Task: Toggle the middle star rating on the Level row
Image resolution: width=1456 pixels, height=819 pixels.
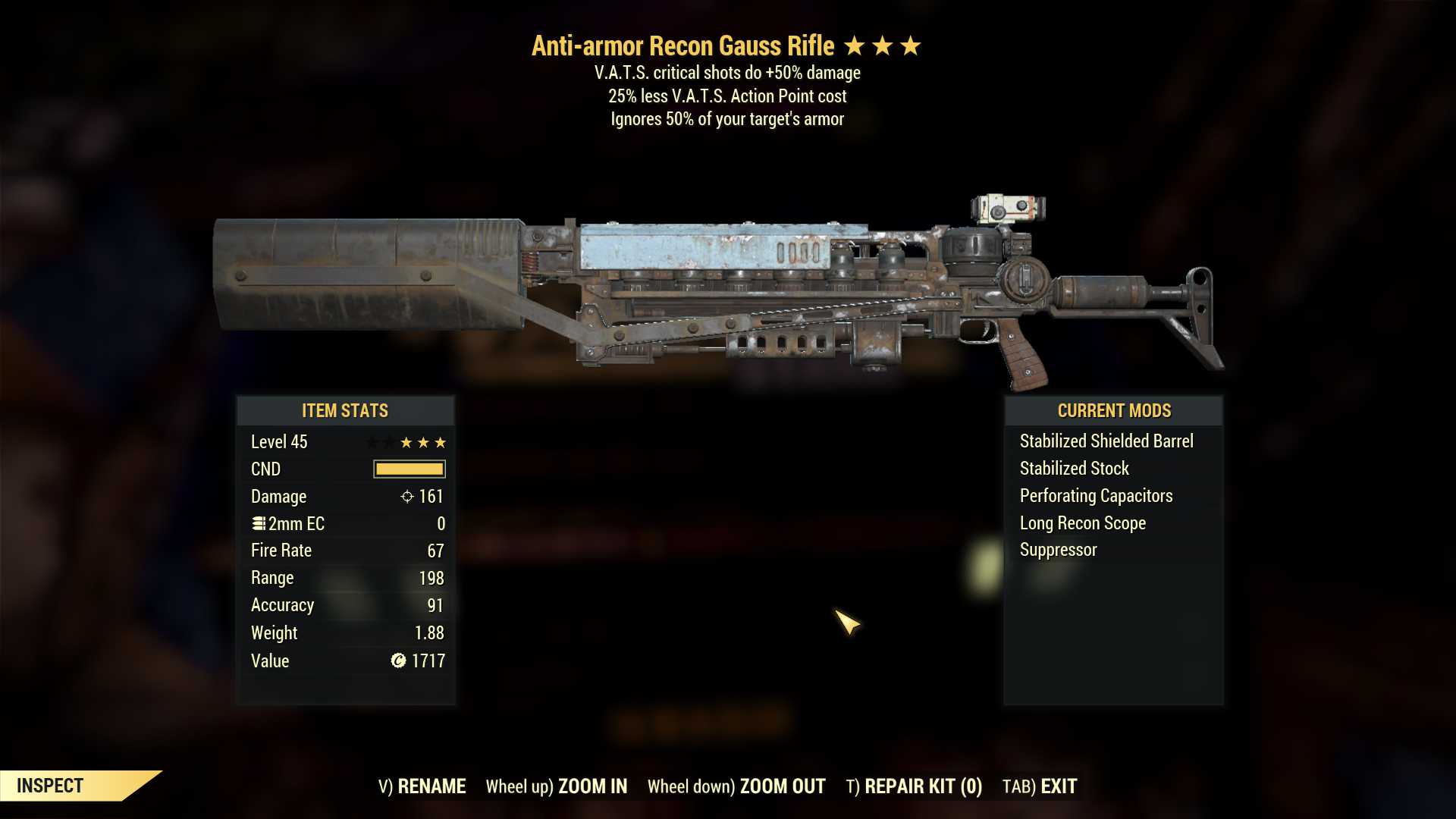Action: click(x=422, y=442)
